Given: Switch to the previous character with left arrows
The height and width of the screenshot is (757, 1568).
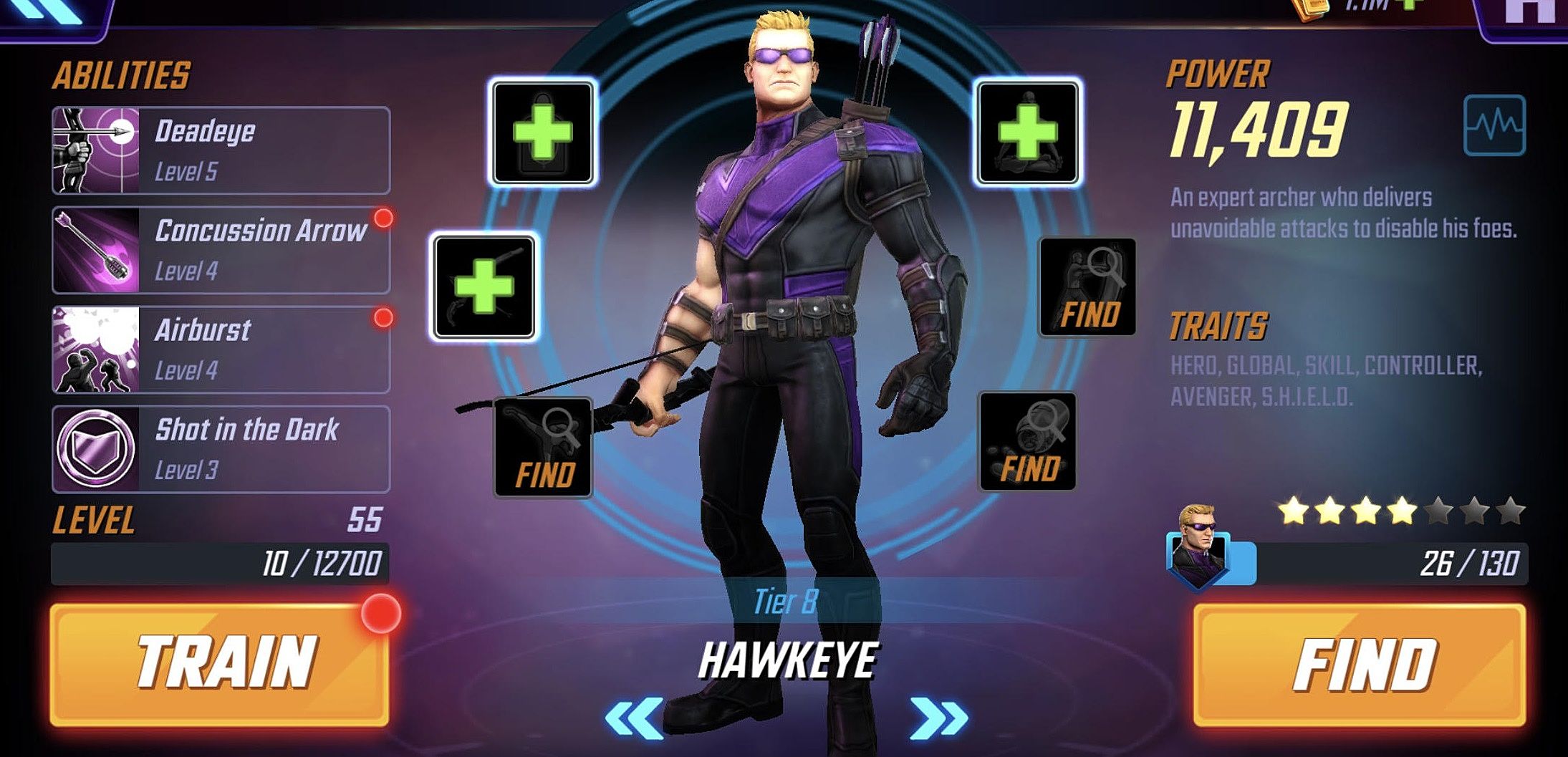Looking at the screenshot, I should pyautogui.click(x=634, y=718).
